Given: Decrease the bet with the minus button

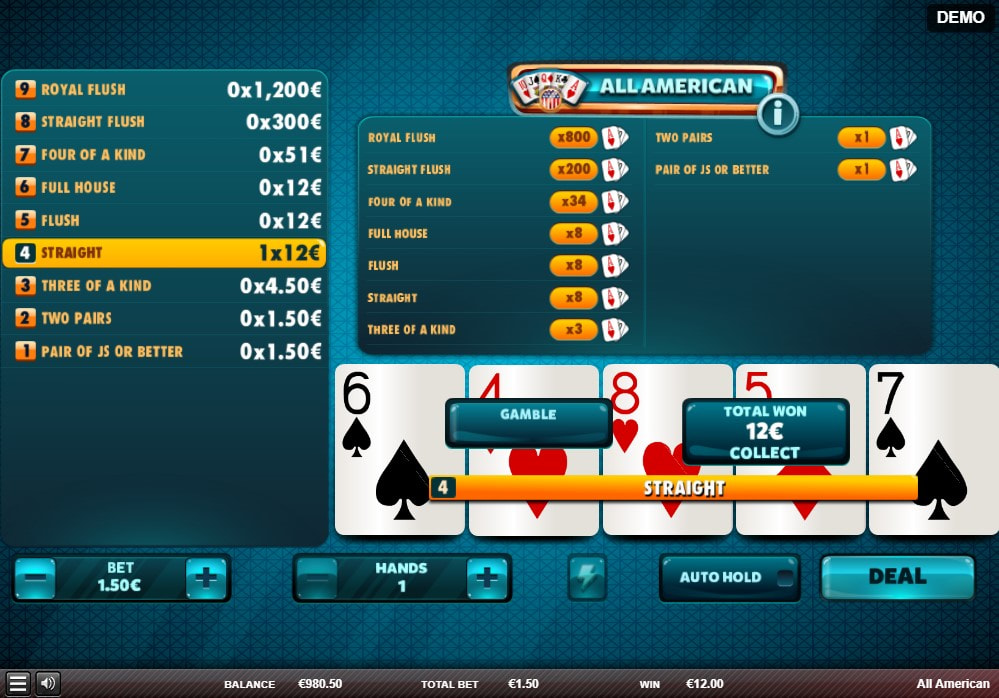Looking at the screenshot, I should (35, 578).
